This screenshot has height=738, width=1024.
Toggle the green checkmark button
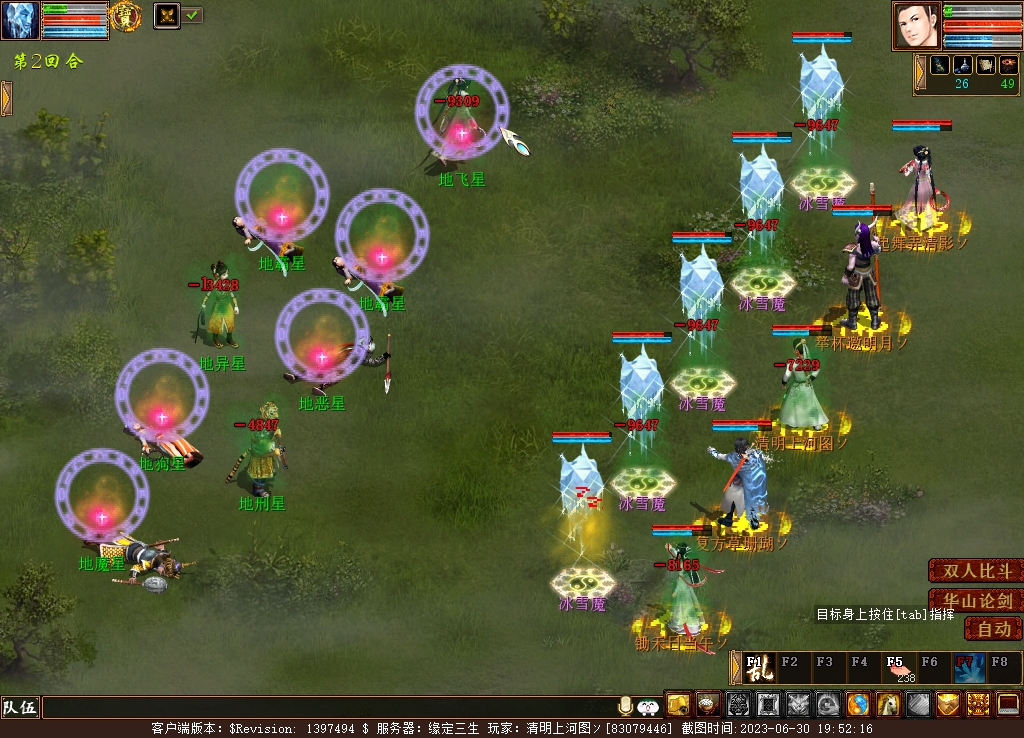pyautogui.click(x=192, y=15)
